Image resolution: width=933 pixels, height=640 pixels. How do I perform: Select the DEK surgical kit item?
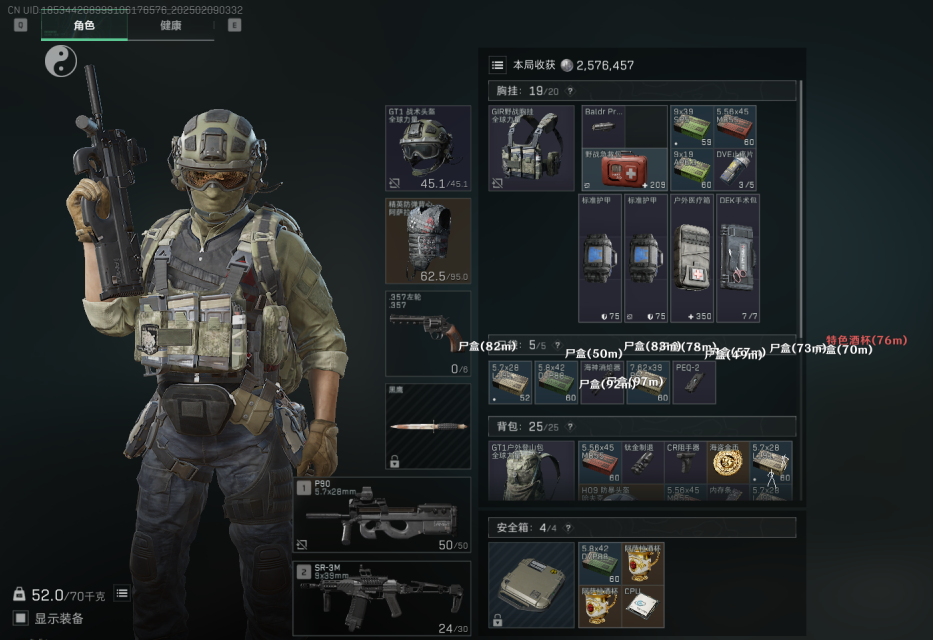(738, 259)
